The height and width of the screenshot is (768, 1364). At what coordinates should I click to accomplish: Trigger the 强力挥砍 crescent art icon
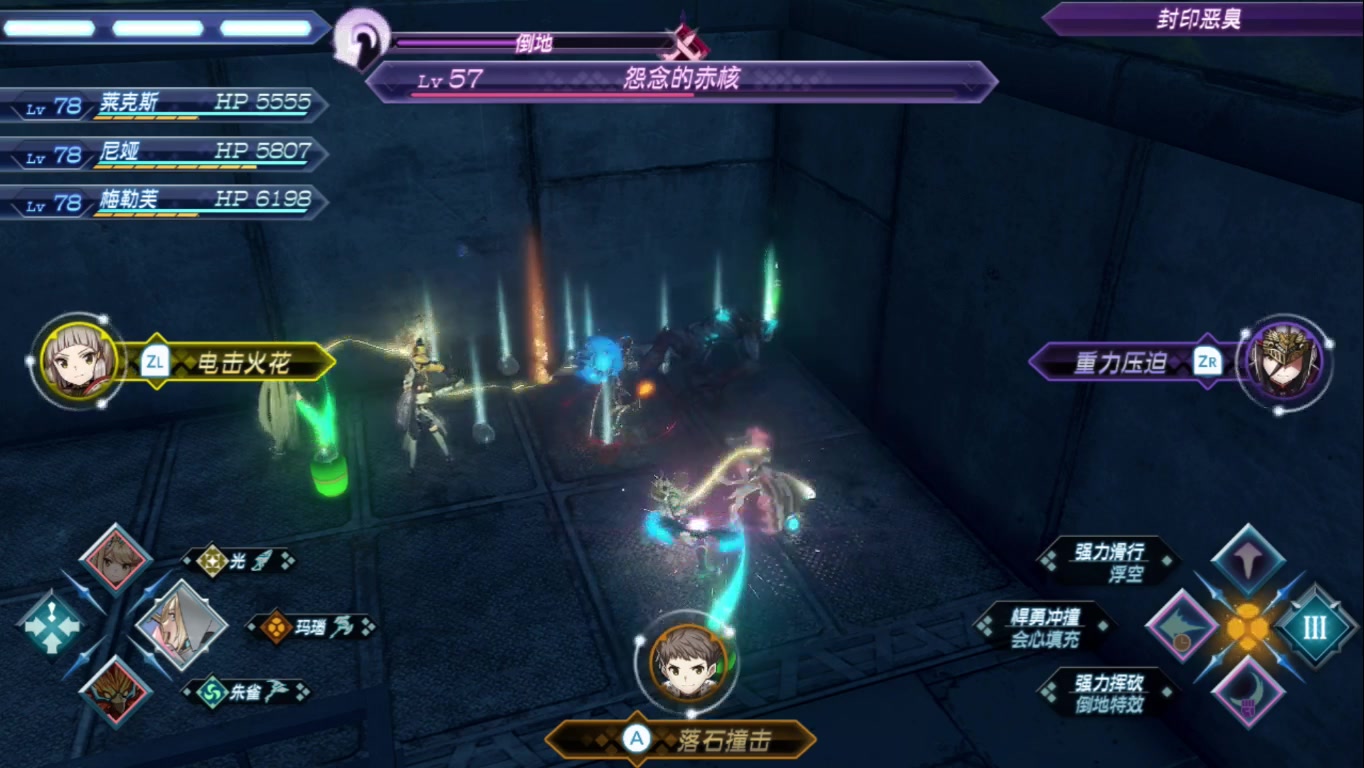pyautogui.click(x=1248, y=692)
